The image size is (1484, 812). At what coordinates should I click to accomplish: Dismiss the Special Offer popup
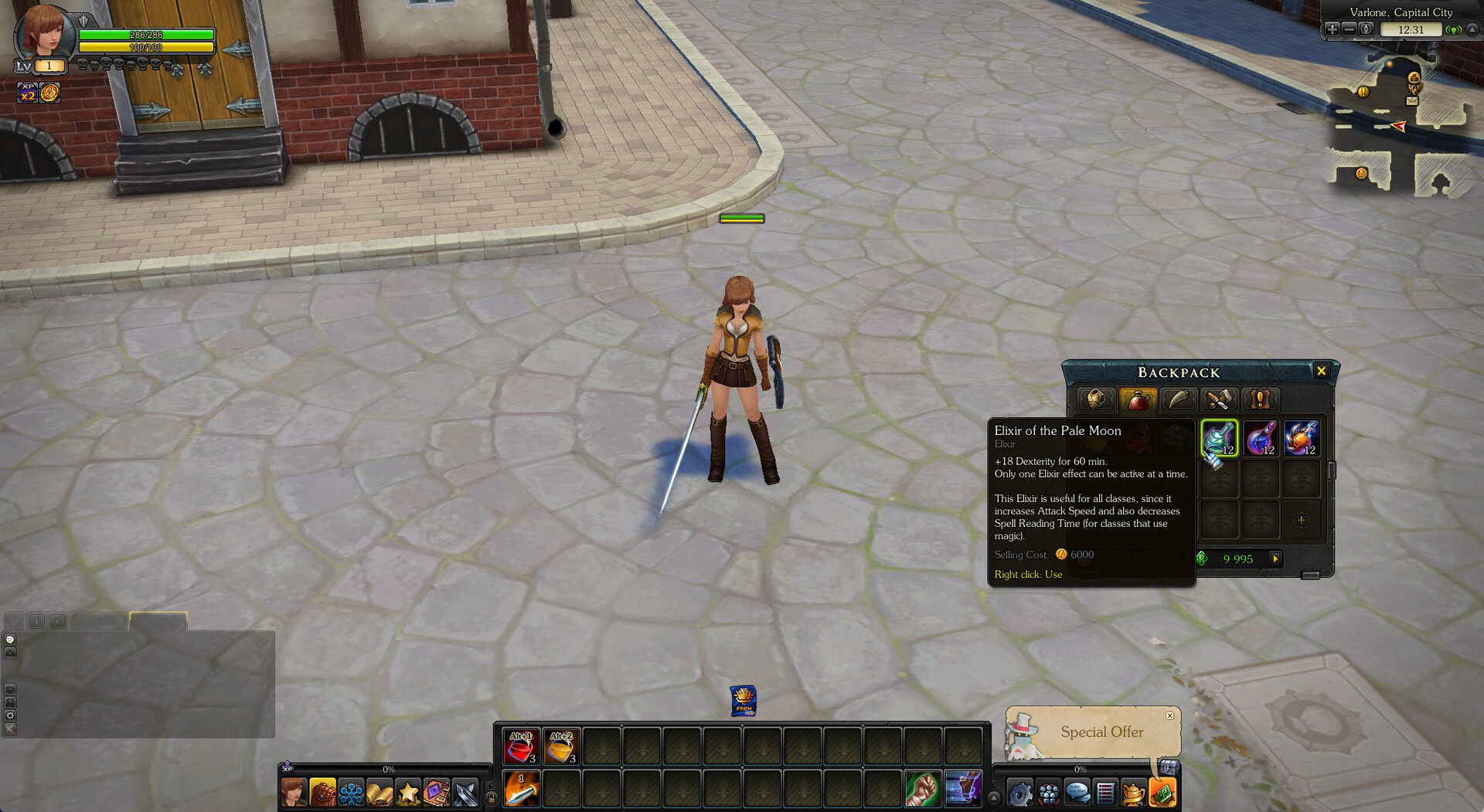pyautogui.click(x=1169, y=715)
